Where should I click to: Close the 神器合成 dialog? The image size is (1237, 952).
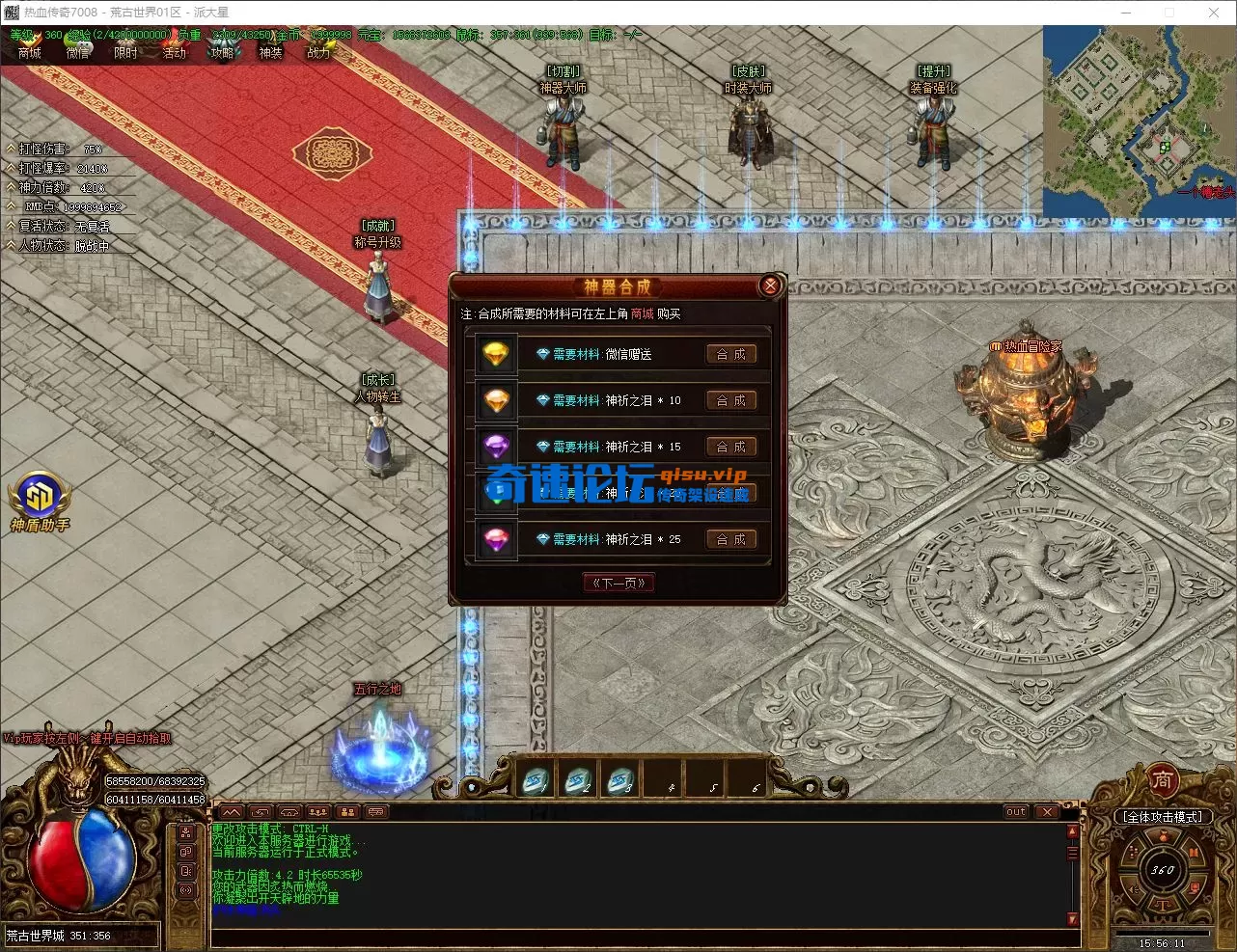(770, 286)
